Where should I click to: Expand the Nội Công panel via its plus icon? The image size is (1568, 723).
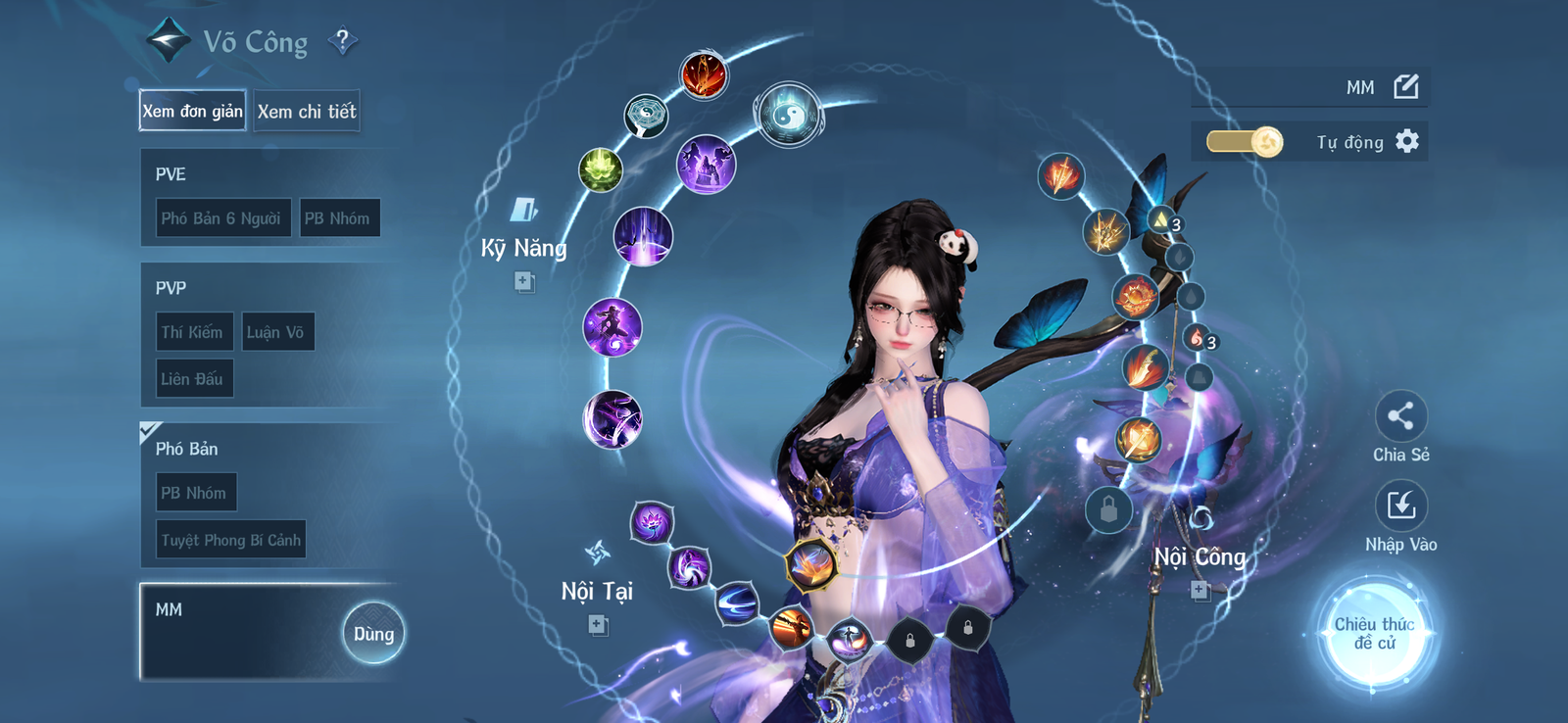[1200, 590]
